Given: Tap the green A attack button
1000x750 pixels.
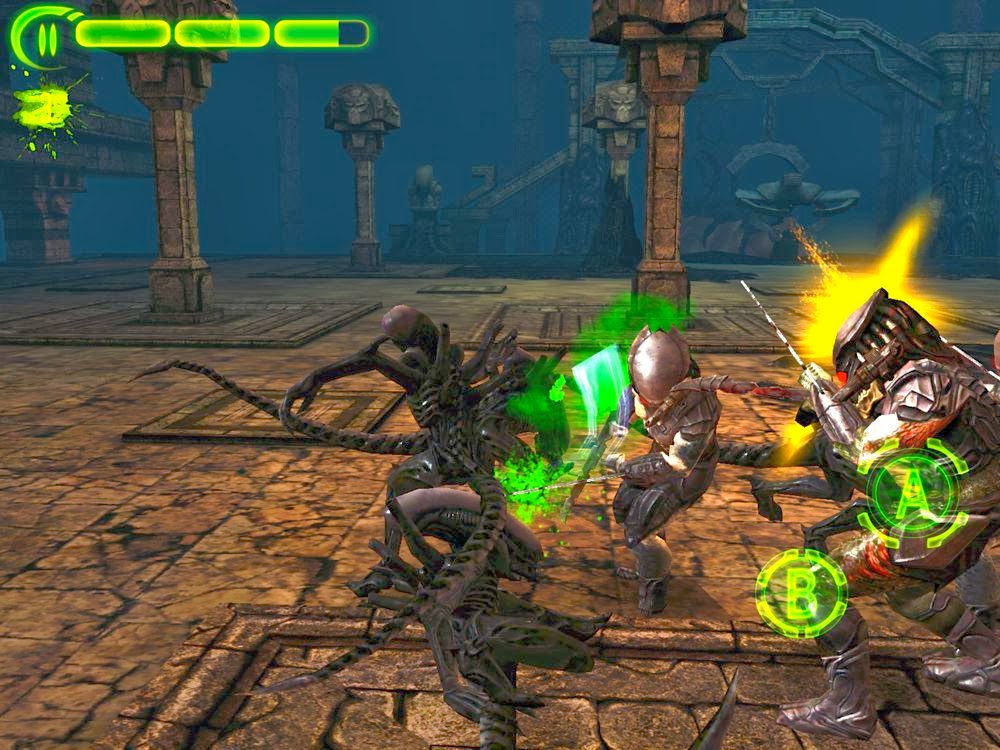Looking at the screenshot, I should tap(911, 492).
